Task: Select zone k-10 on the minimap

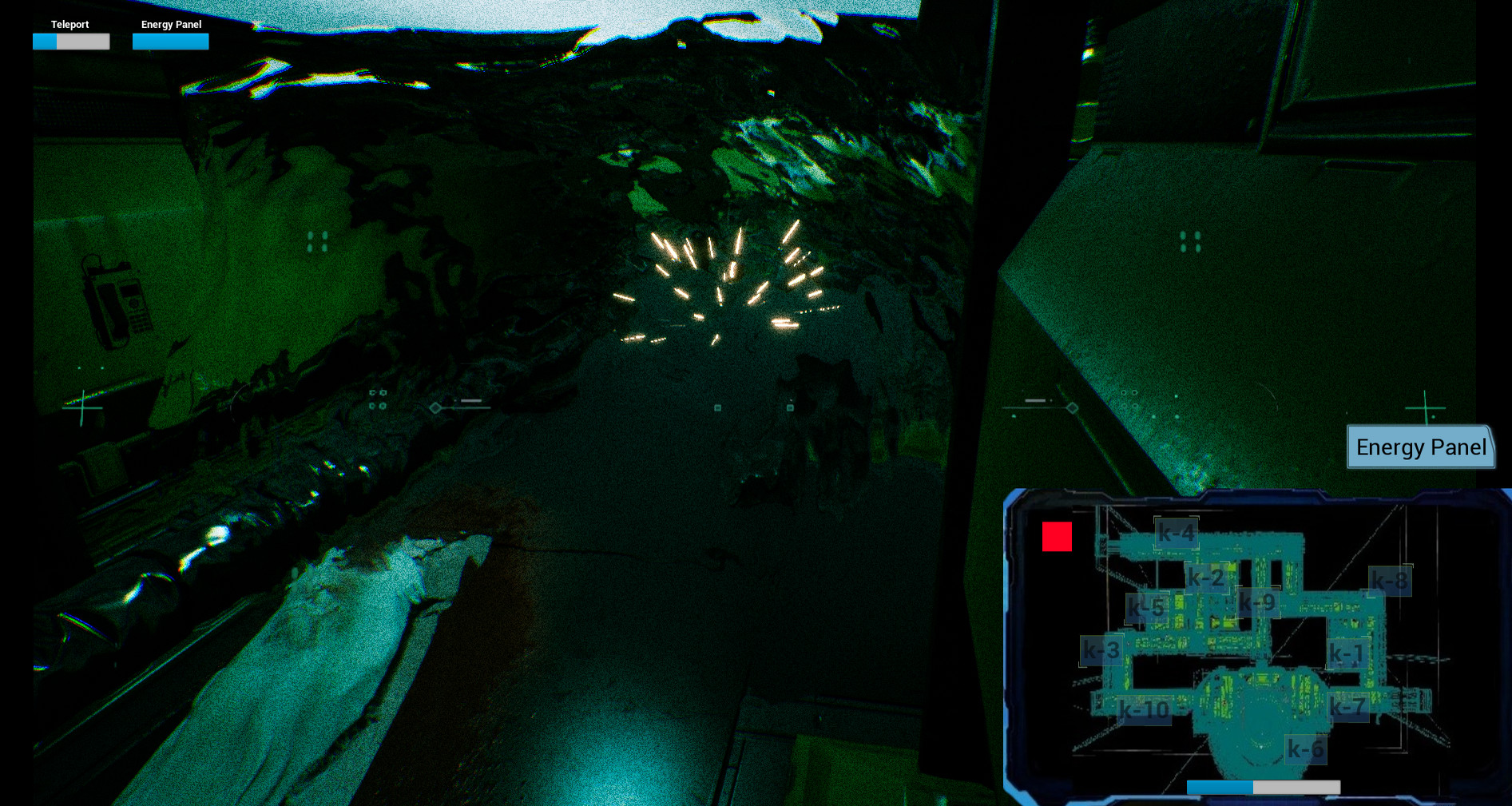Action: click(1144, 709)
